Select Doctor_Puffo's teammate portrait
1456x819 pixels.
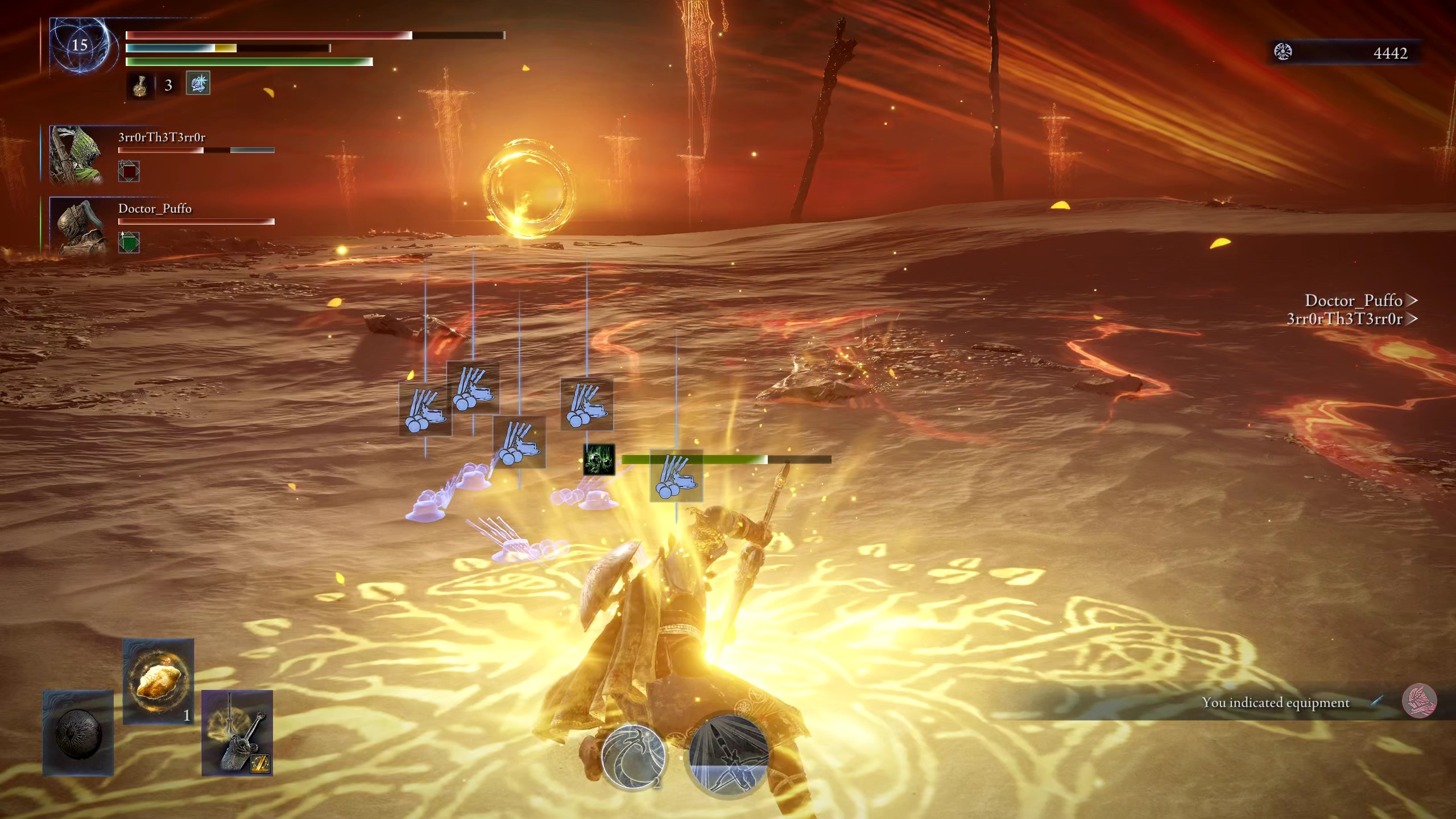[77, 226]
